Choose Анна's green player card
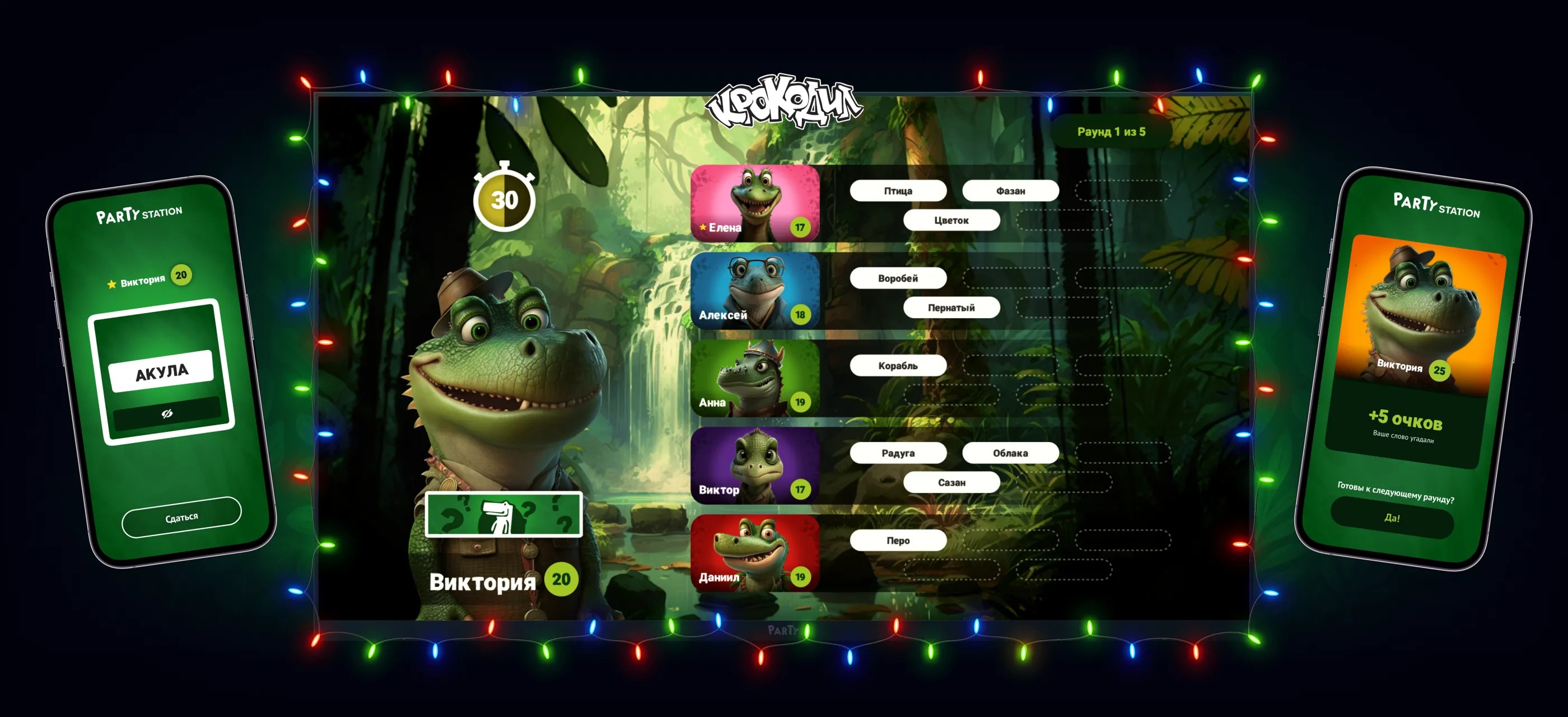 tap(755, 379)
